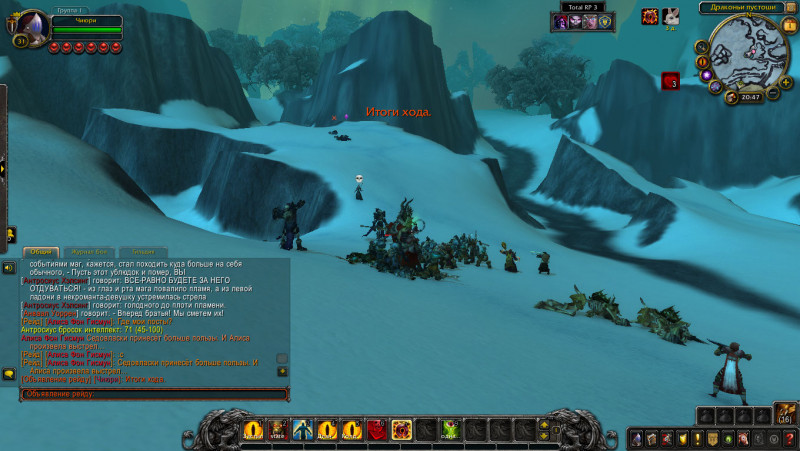Use the blue figure ability on action bar
This screenshot has width=800, height=451.
click(x=301, y=430)
